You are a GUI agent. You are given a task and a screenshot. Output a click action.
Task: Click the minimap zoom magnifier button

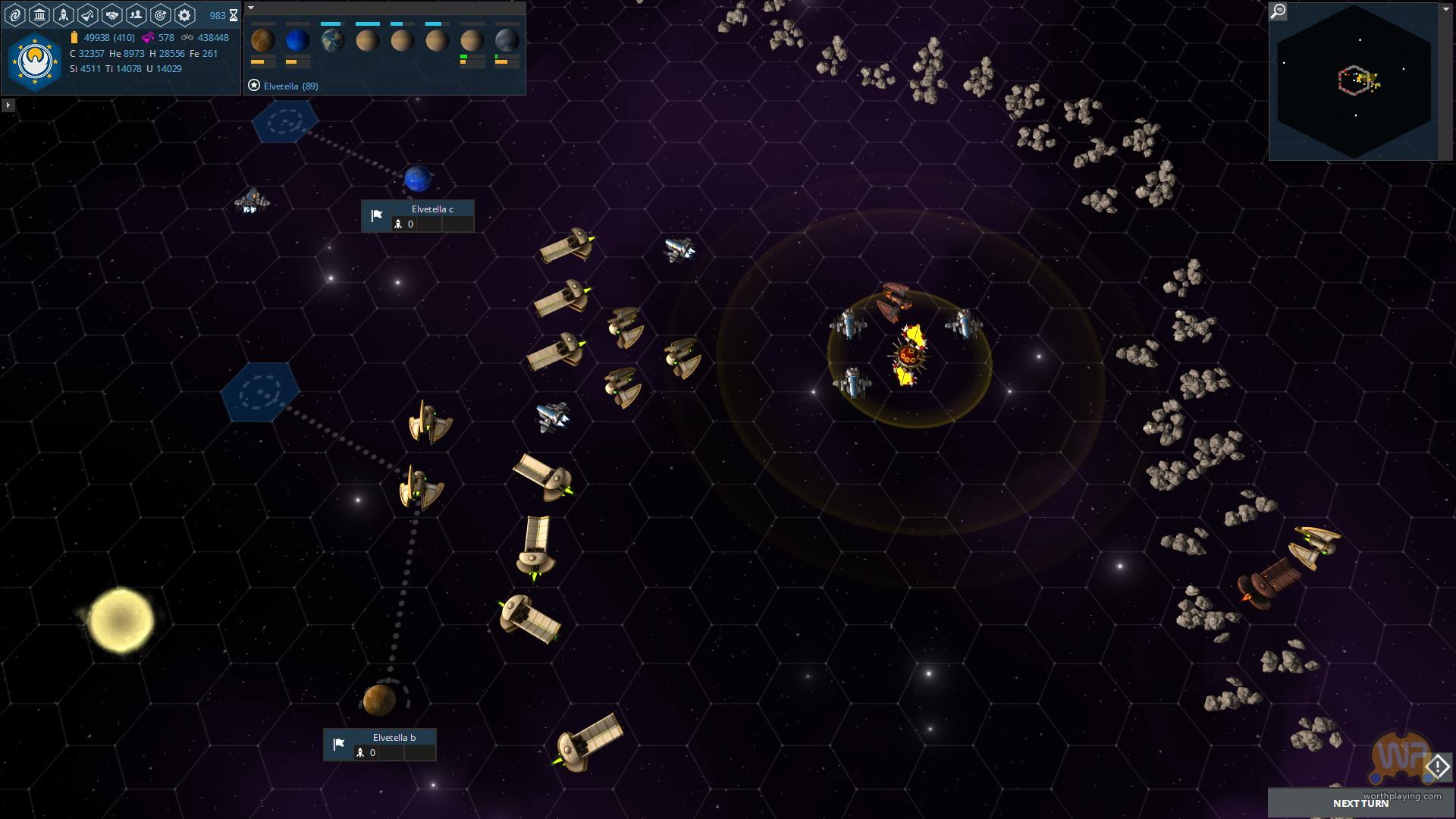(x=1279, y=11)
